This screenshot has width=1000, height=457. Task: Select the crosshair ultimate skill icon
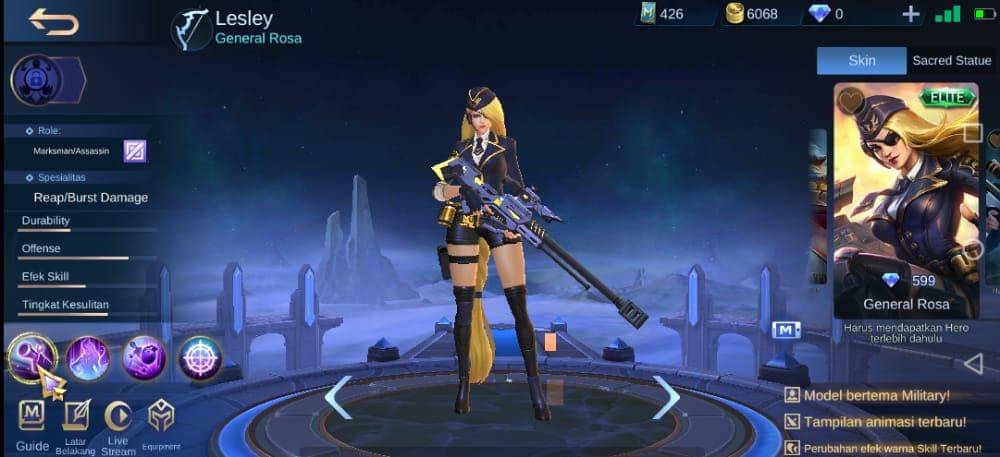point(200,358)
